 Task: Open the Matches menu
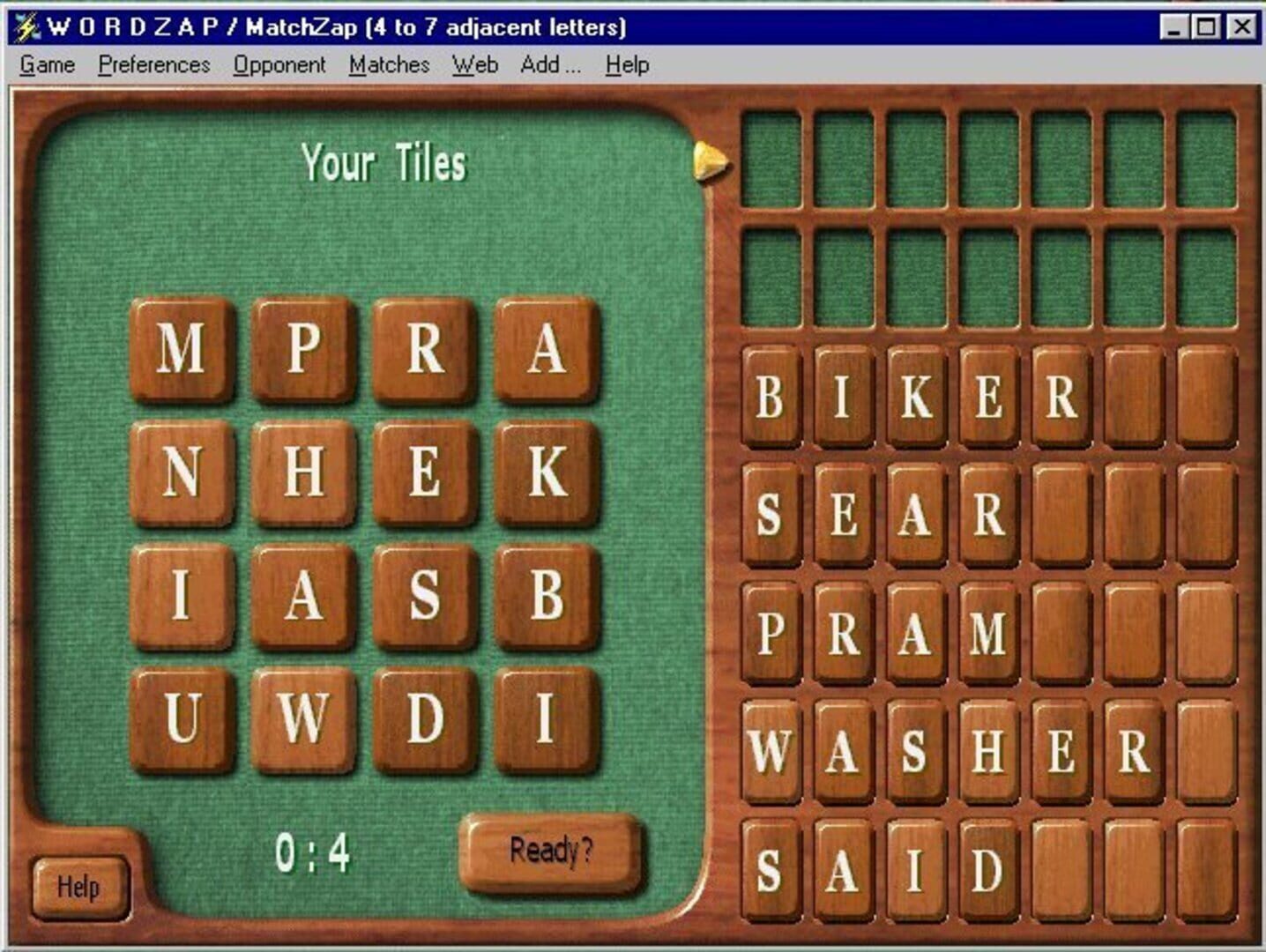[x=389, y=64]
